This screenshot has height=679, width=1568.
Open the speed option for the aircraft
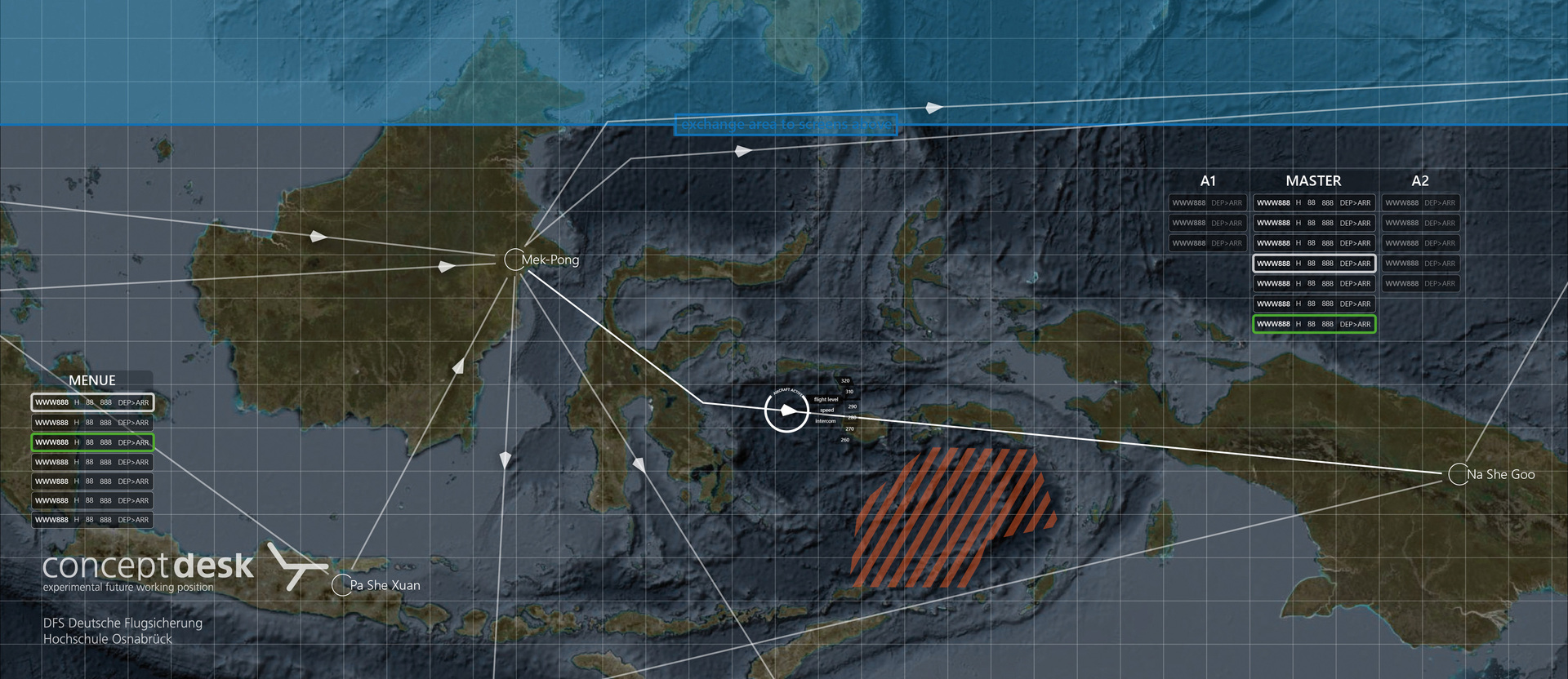tap(826, 411)
